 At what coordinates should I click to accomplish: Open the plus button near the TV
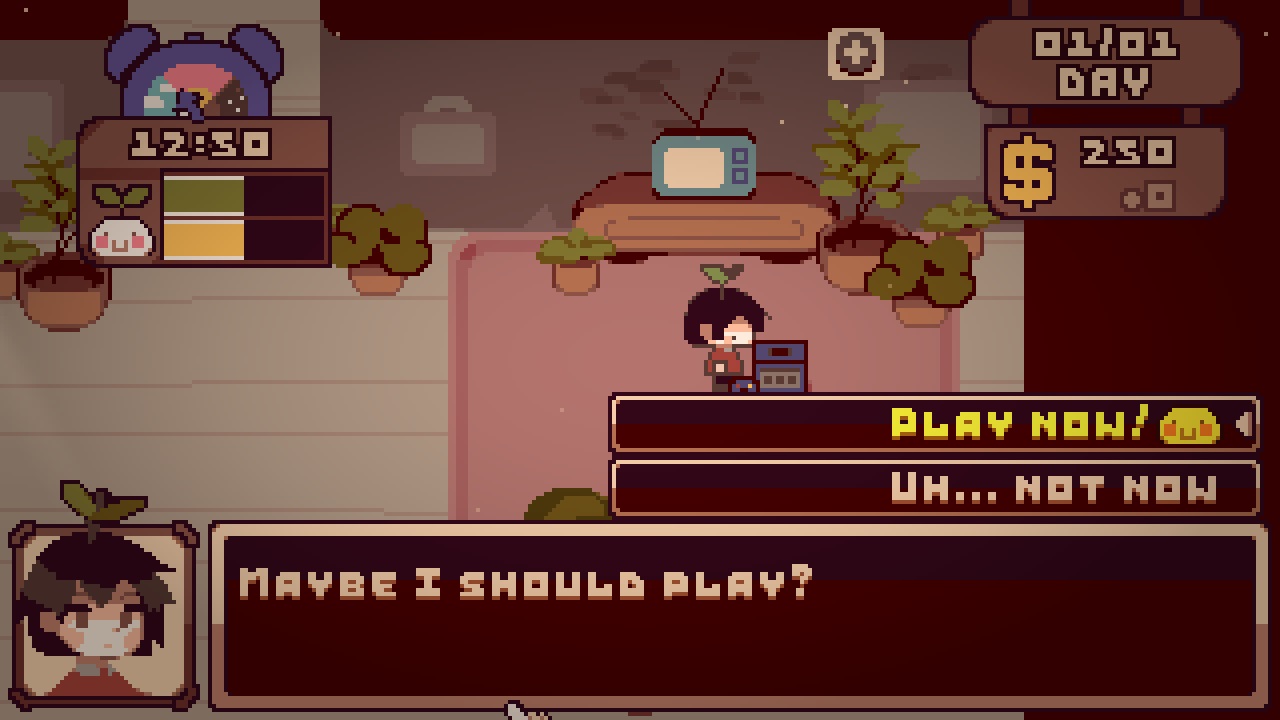(855, 55)
